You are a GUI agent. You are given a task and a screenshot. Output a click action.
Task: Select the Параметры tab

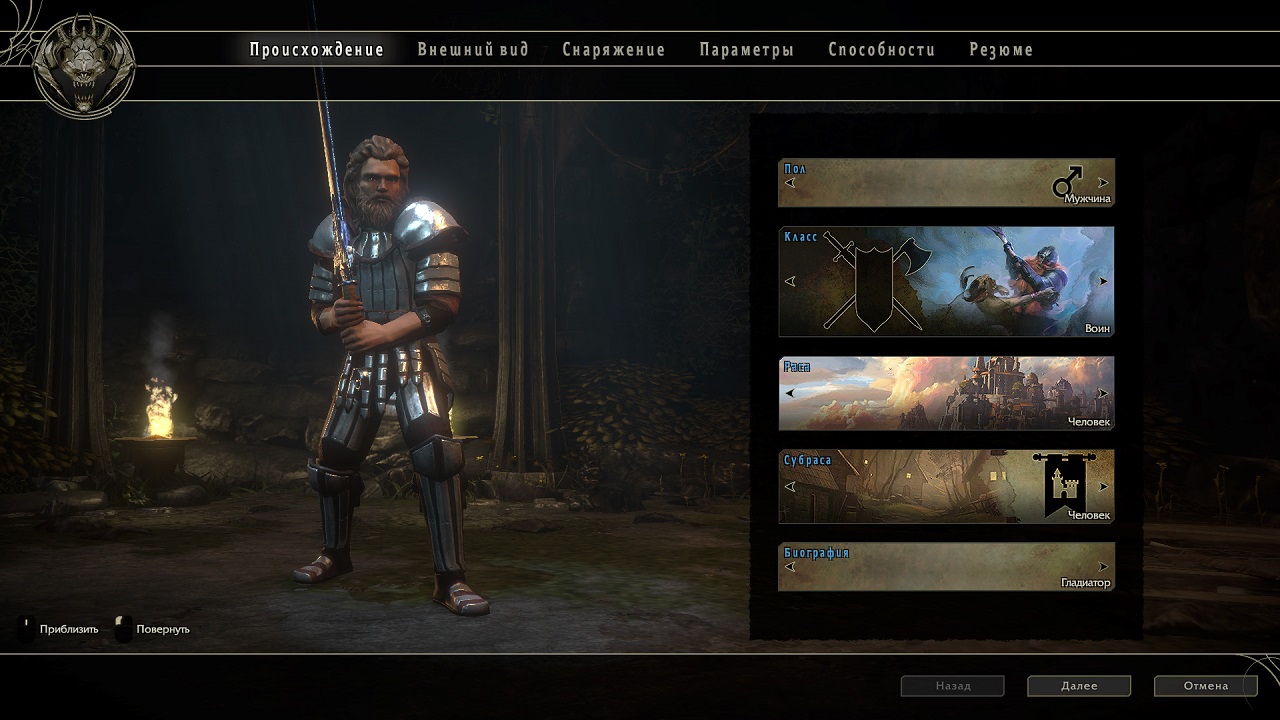pyautogui.click(x=746, y=50)
